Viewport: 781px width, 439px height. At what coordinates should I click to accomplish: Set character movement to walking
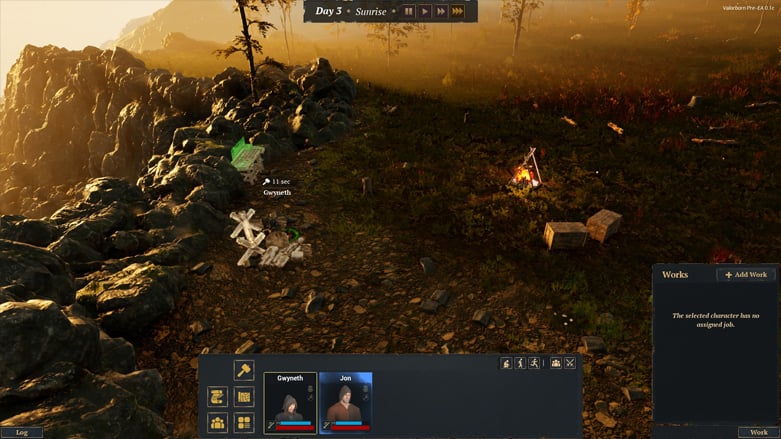pyautogui.click(x=520, y=363)
